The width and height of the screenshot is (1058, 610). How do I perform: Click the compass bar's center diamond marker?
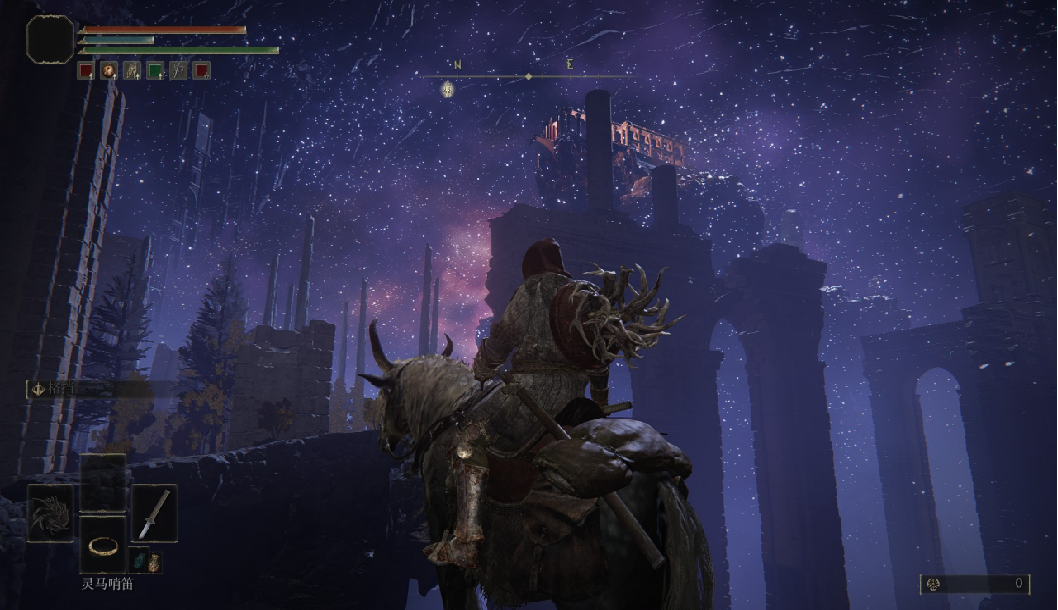[528, 76]
